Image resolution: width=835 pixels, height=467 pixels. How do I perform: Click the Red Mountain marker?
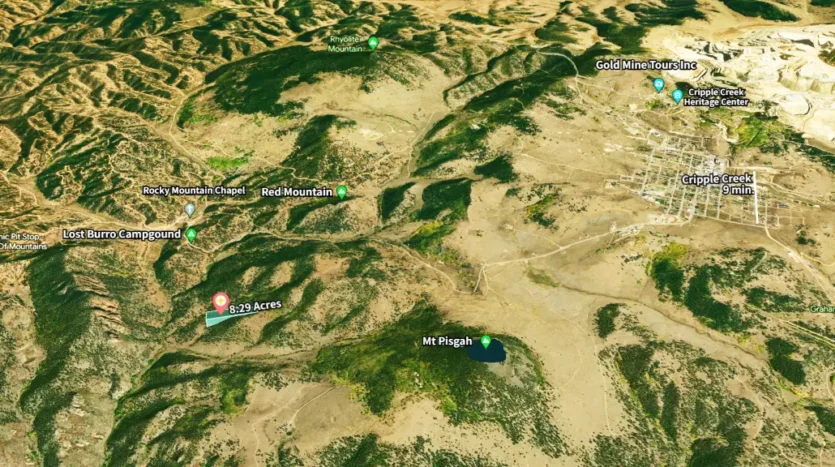(342, 191)
